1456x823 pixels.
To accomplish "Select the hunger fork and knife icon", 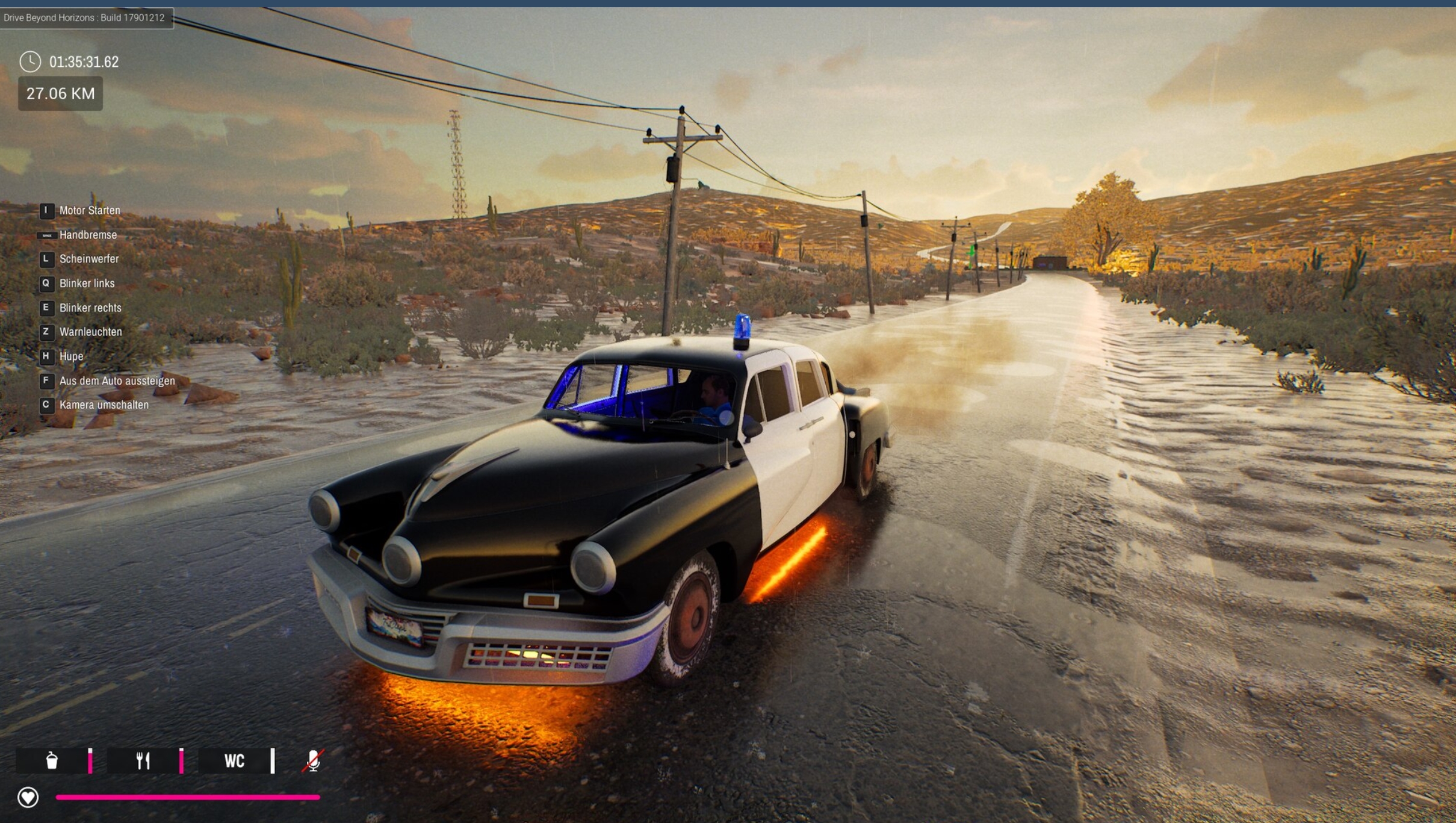I will pyautogui.click(x=143, y=760).
